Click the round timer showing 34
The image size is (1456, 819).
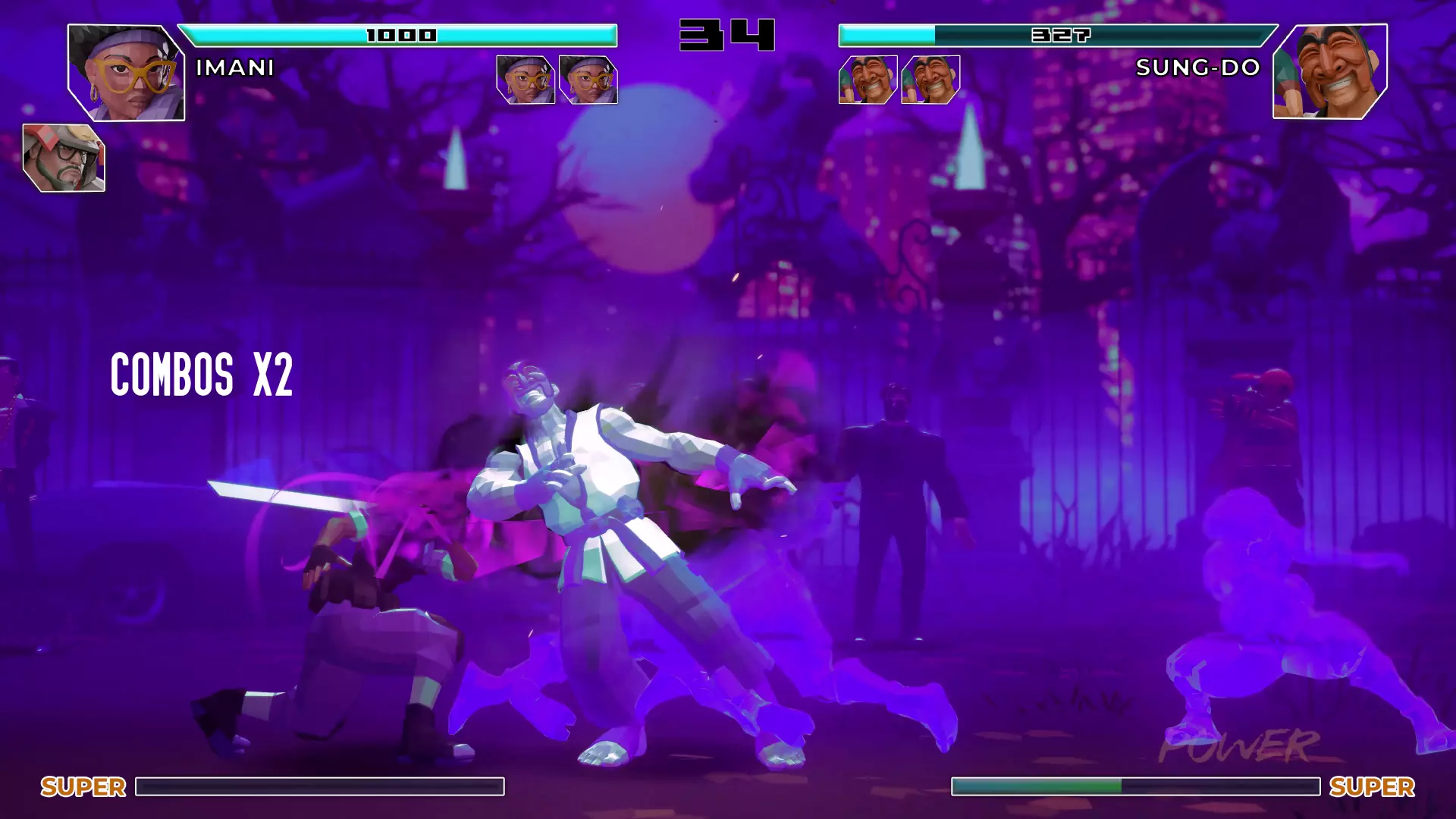tap(726, 33)
